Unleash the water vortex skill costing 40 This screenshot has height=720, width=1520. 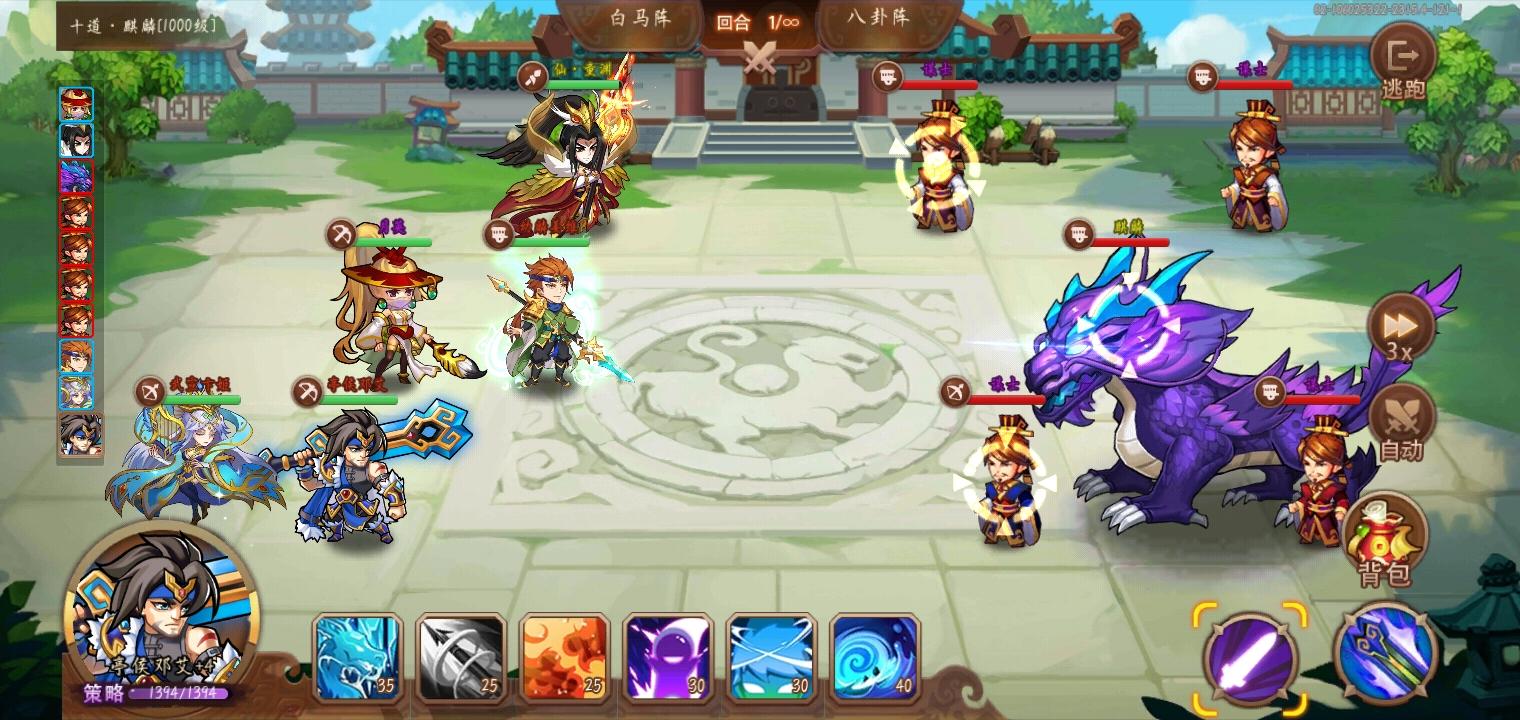pos(875,655)
